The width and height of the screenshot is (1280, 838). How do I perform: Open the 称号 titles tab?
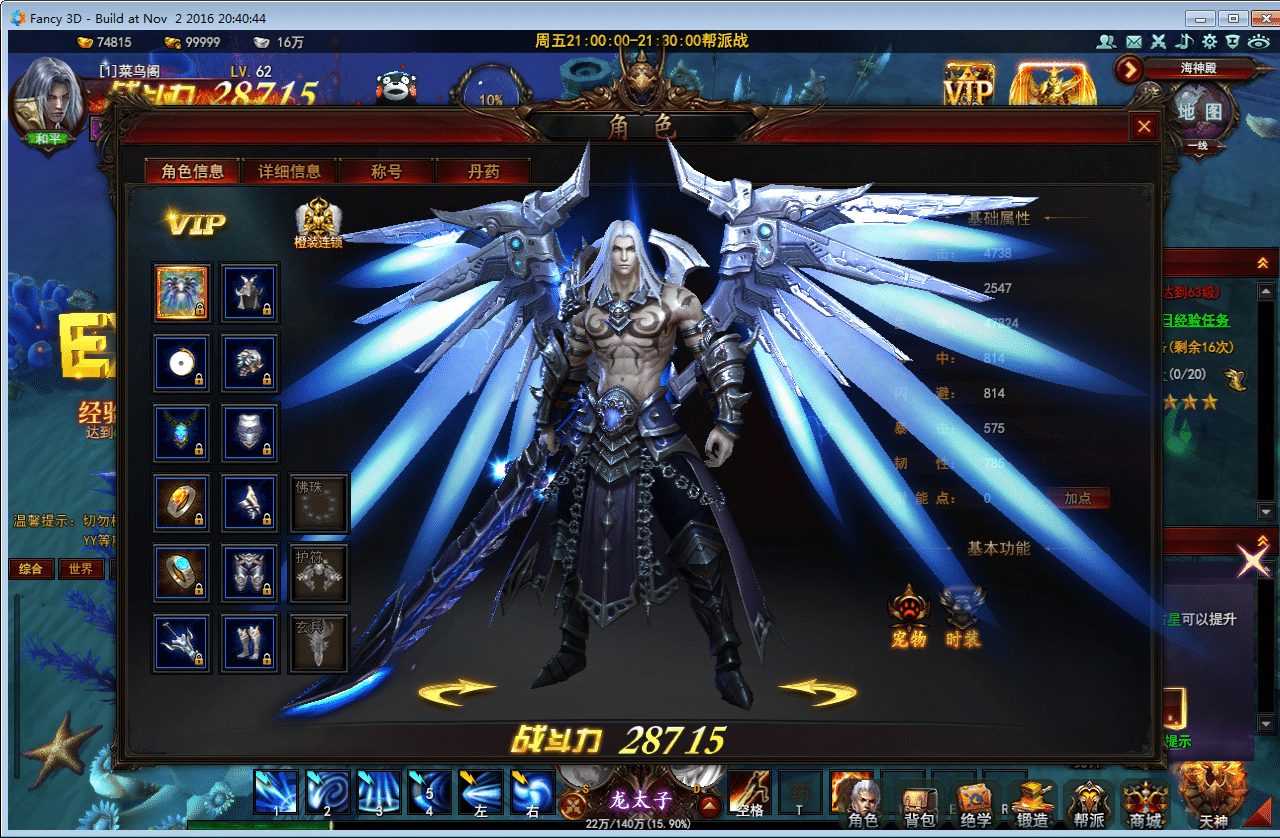[x=386, y=172]
